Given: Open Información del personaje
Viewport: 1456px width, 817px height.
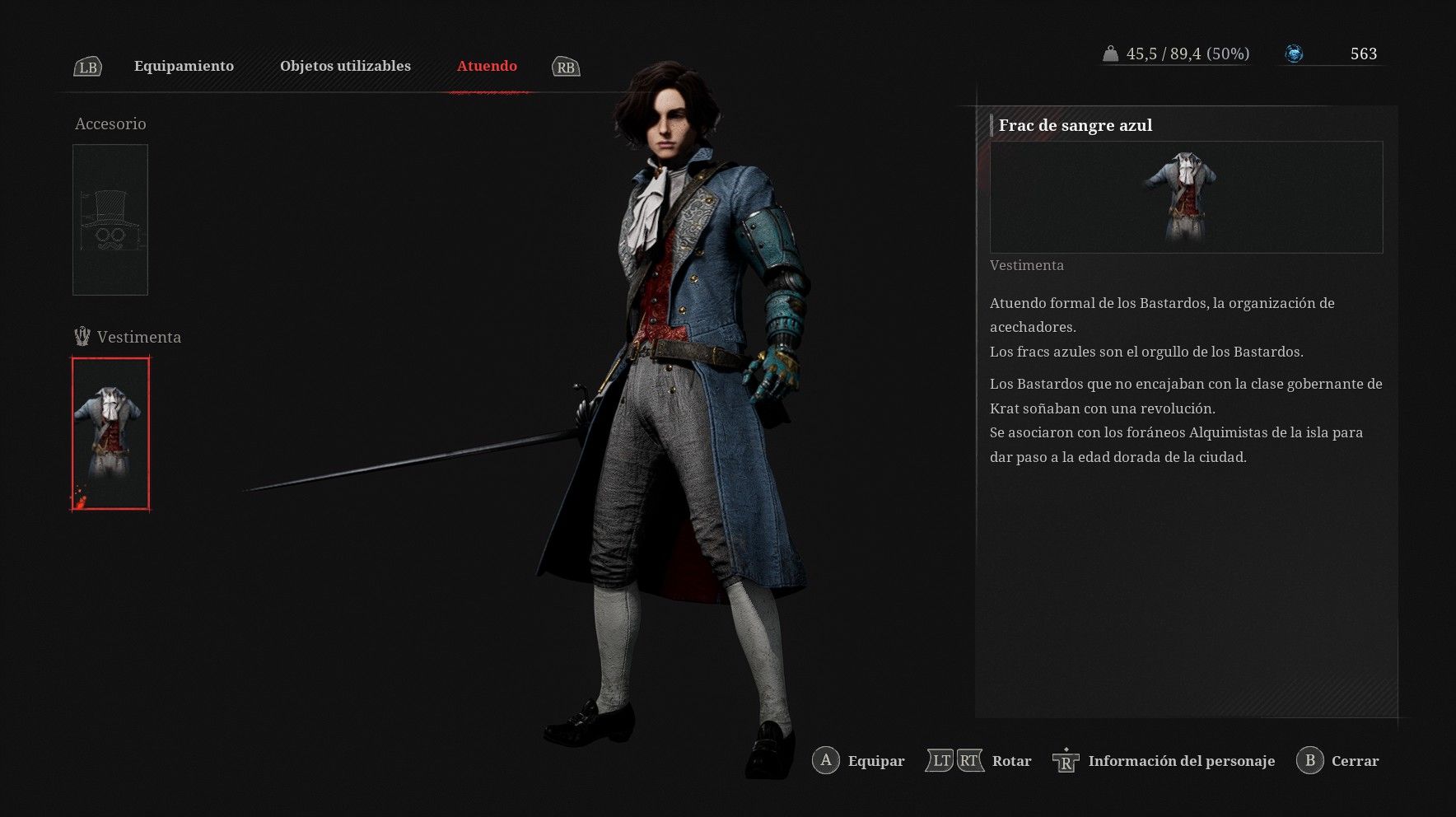Looking at the screenshot, I should tap(1164, 761).
